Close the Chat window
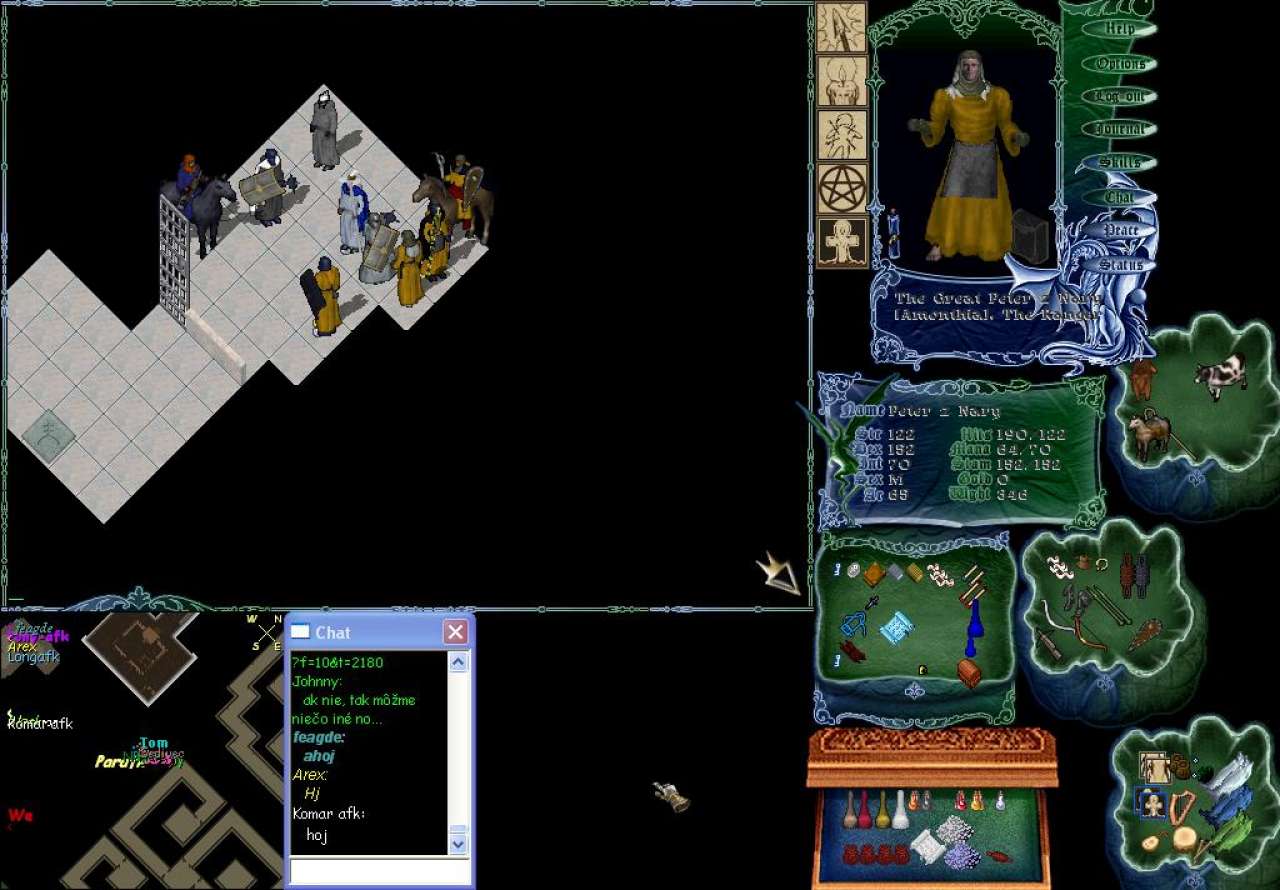 pyautogui.click(x=455, y=632)
